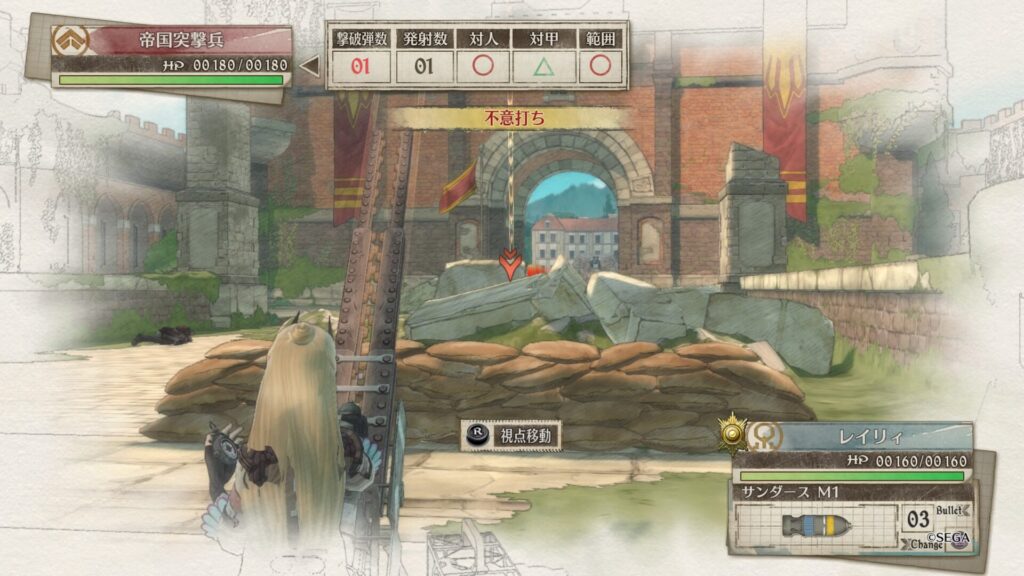This screenshot has width=1024, height=576.
Task: Select the red target marker over the rubble
Action: (510, 265)
